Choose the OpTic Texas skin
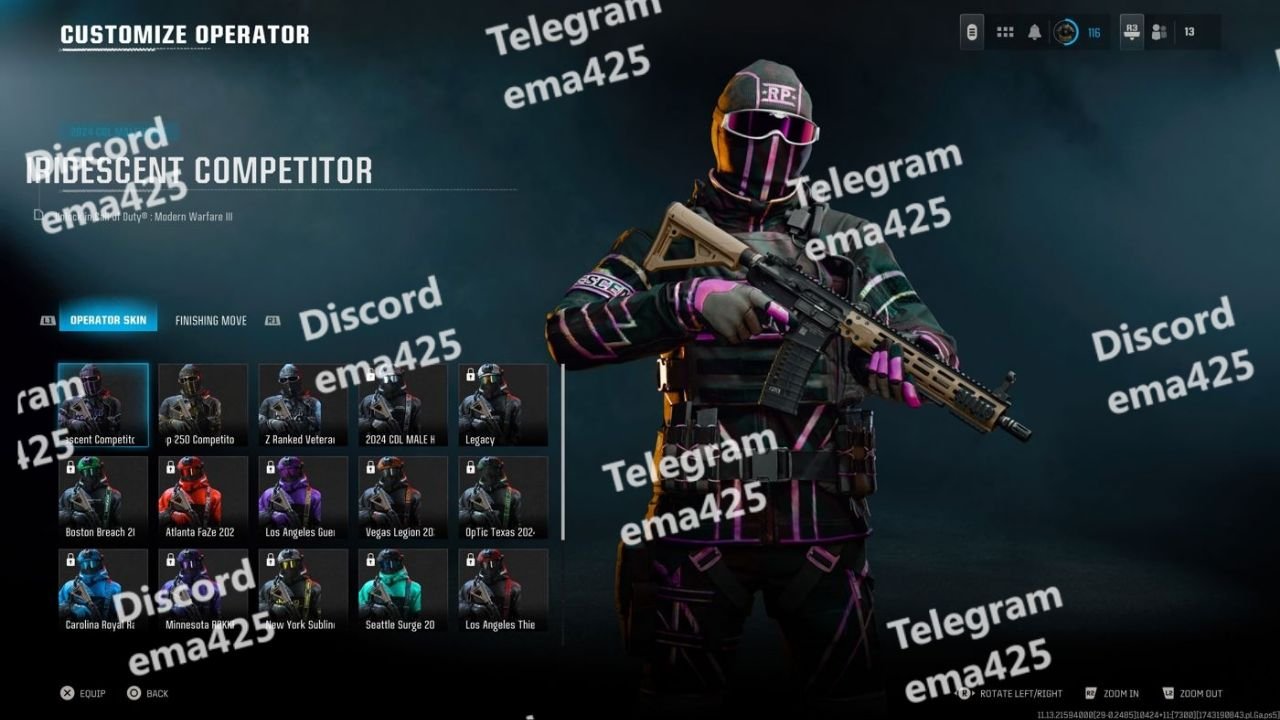 tap(503, 497)
